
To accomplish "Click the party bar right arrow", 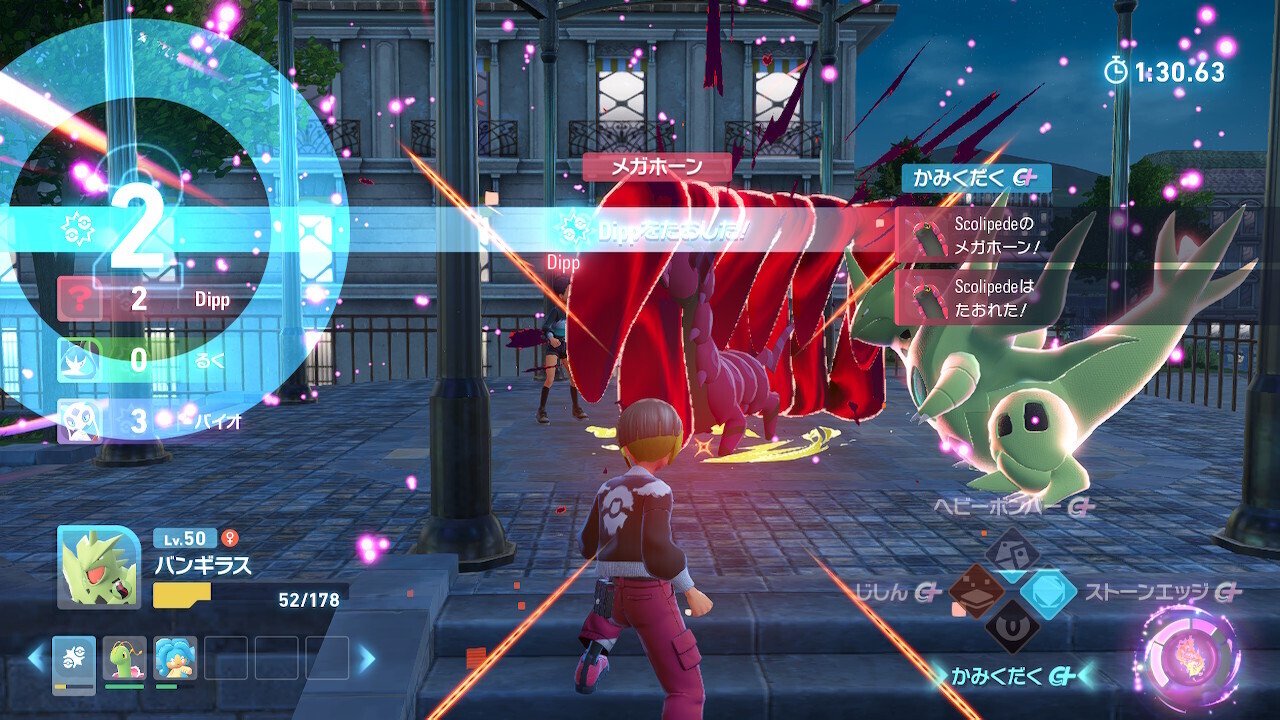I will [x=366, y=658].
